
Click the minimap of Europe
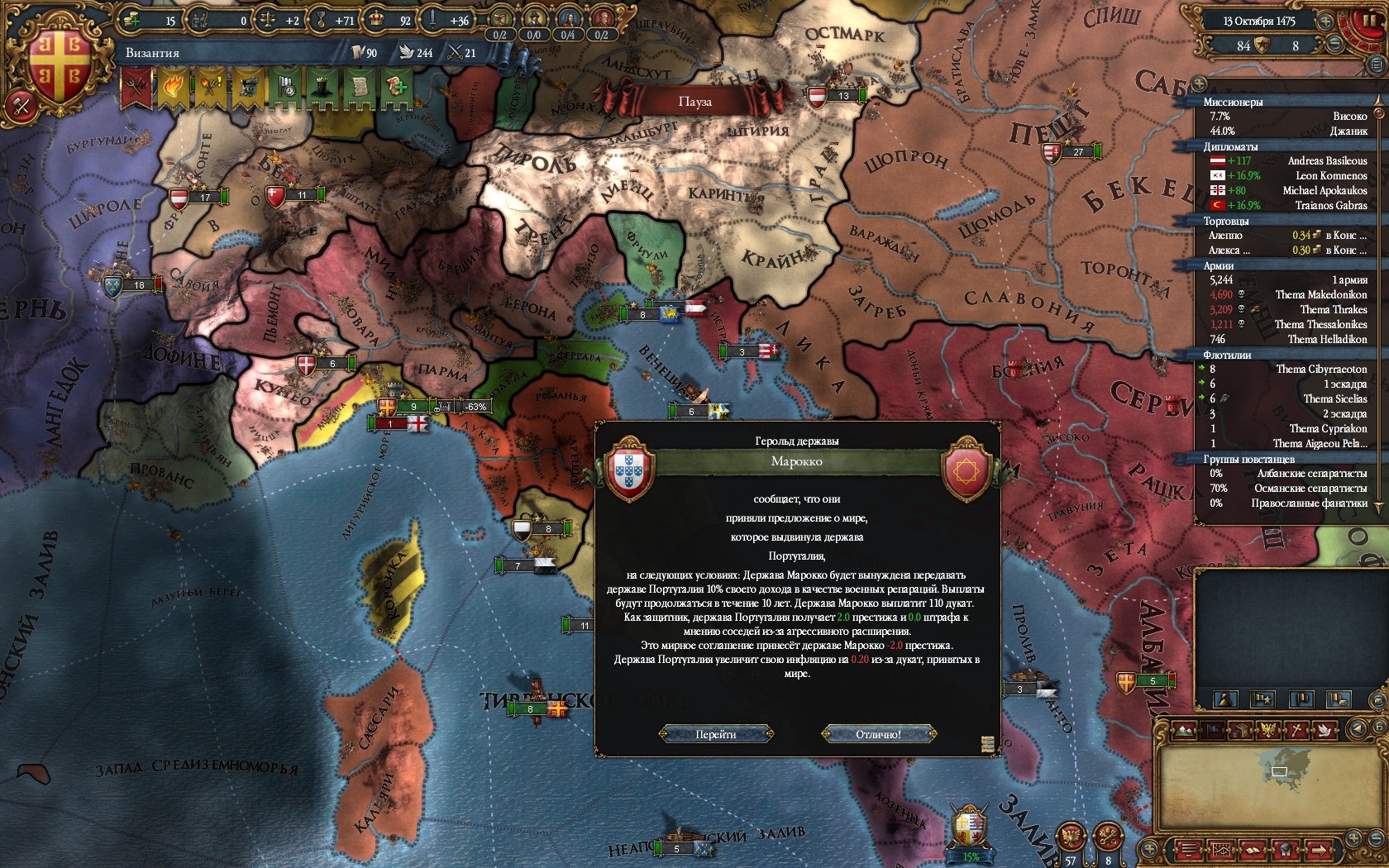pyautogui.click(x=1280, y=769)
